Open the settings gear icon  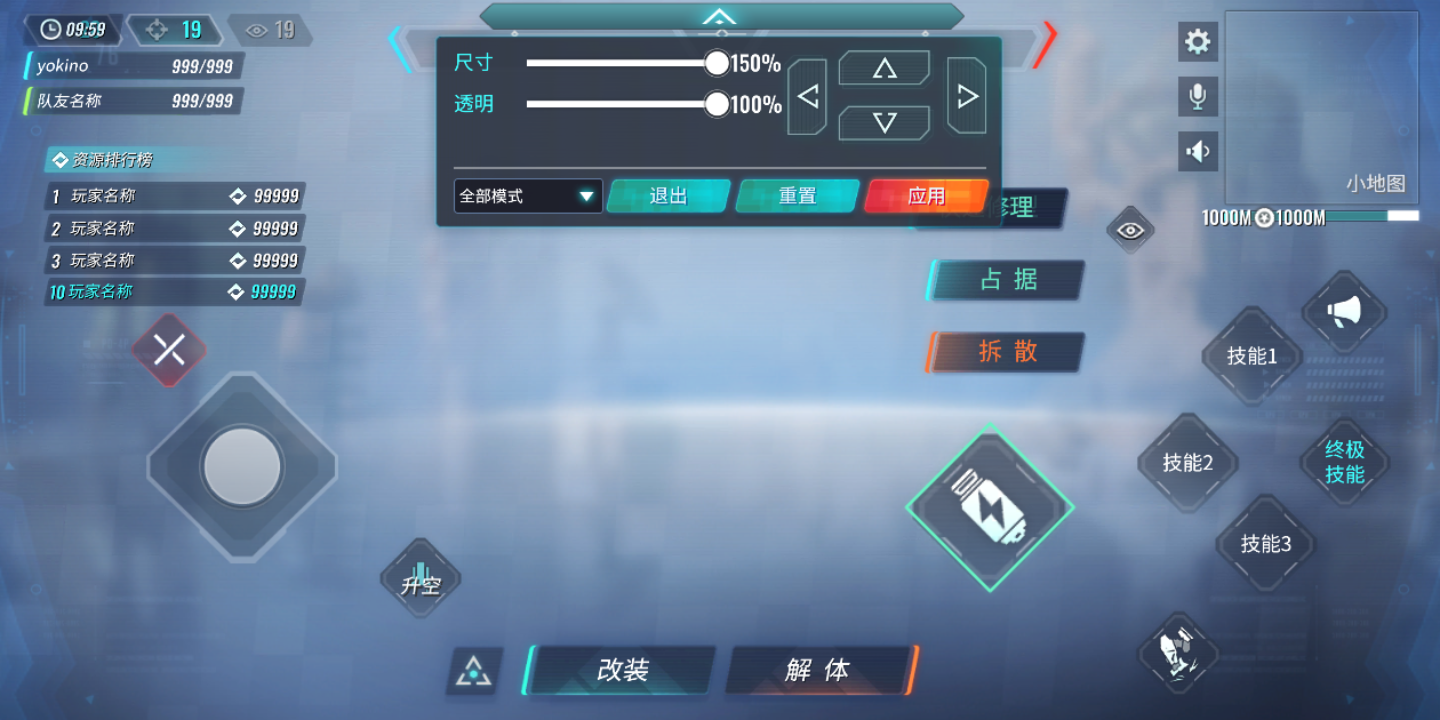(1197, 42)
